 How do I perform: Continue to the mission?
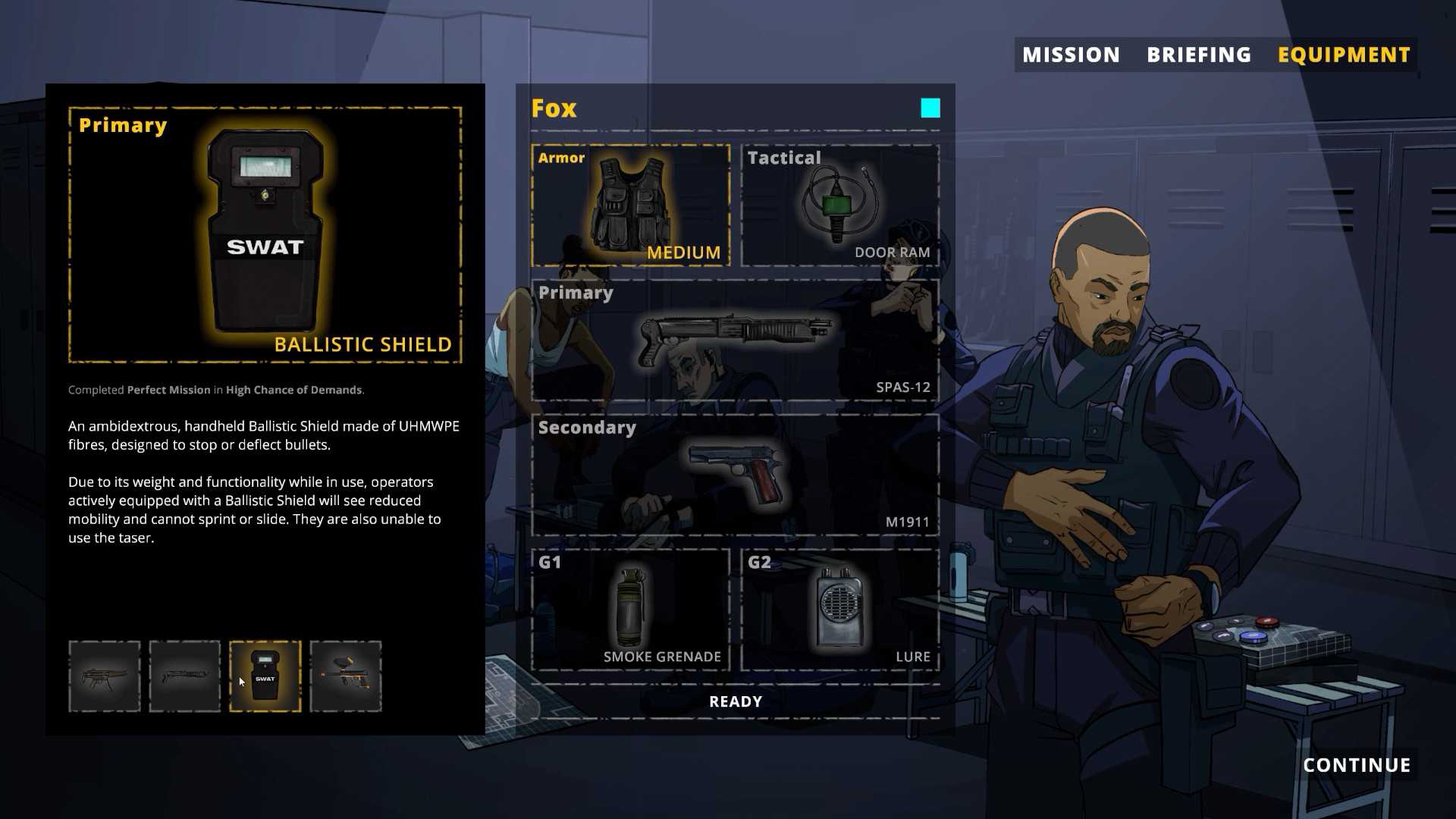click(1357, 765)
